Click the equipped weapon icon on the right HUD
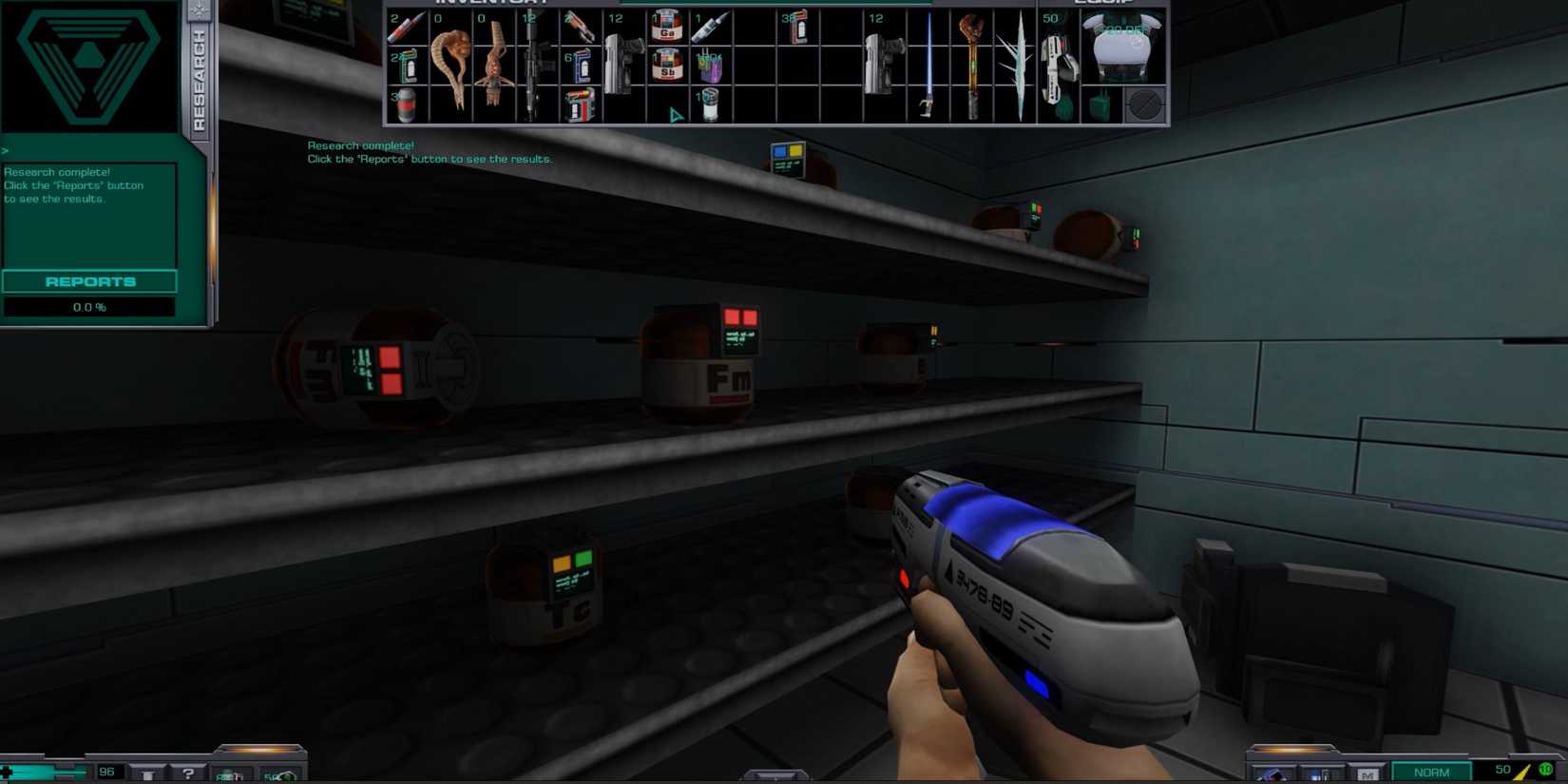The height and width of the screenshot is (784, 1568). (x=1272, y=774)
